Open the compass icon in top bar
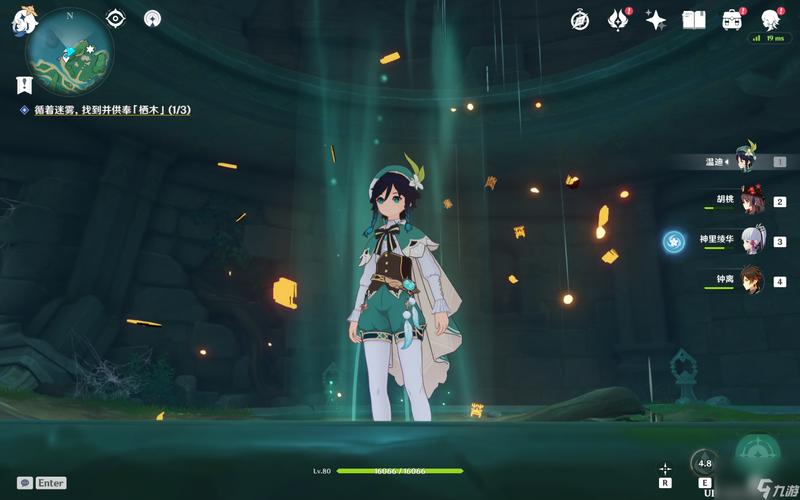The width and height of the screenshot is (800, 500). click(580, 20)
